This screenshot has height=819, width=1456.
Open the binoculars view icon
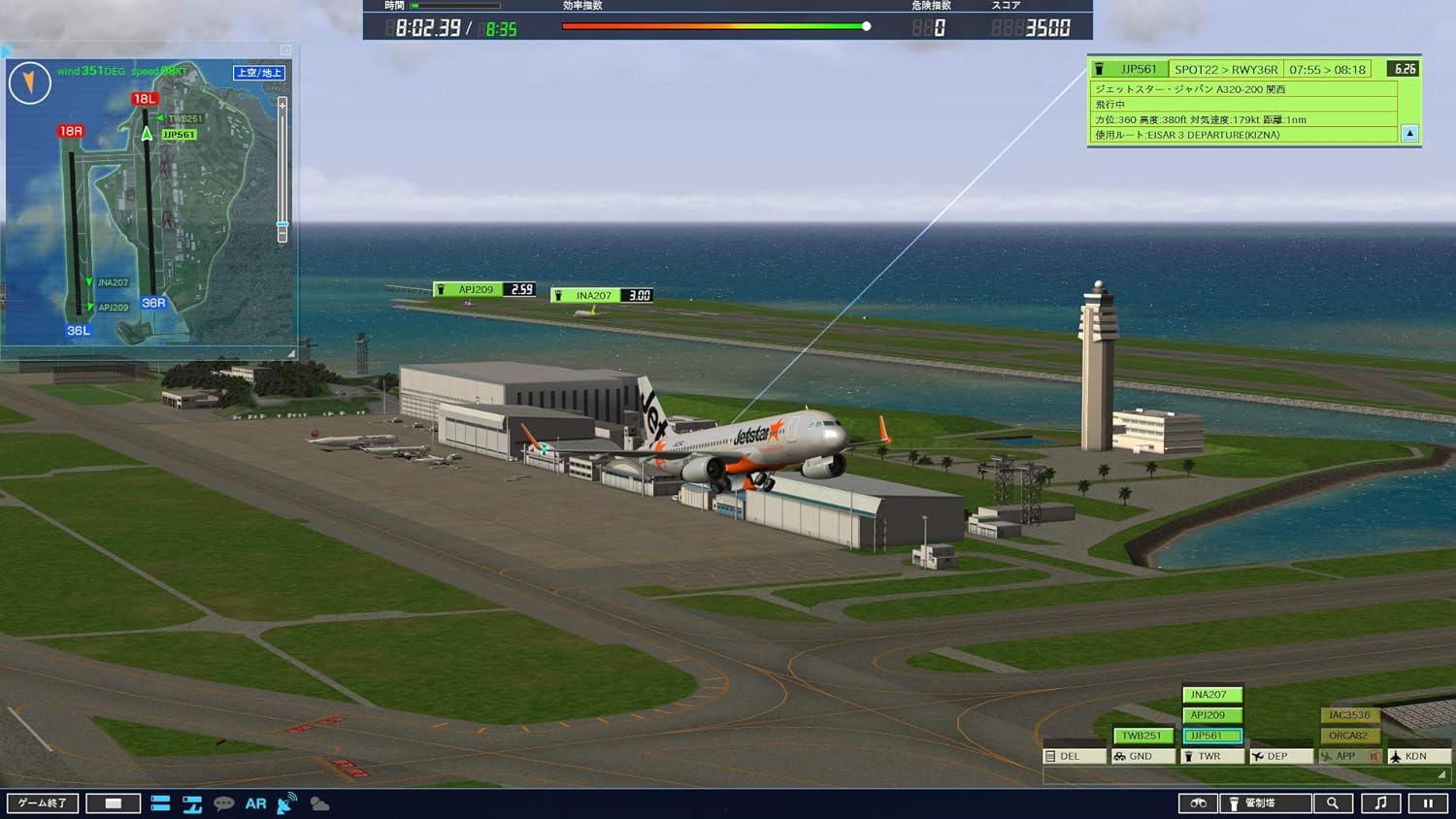pyautogui.click(x=1199, y=803)
